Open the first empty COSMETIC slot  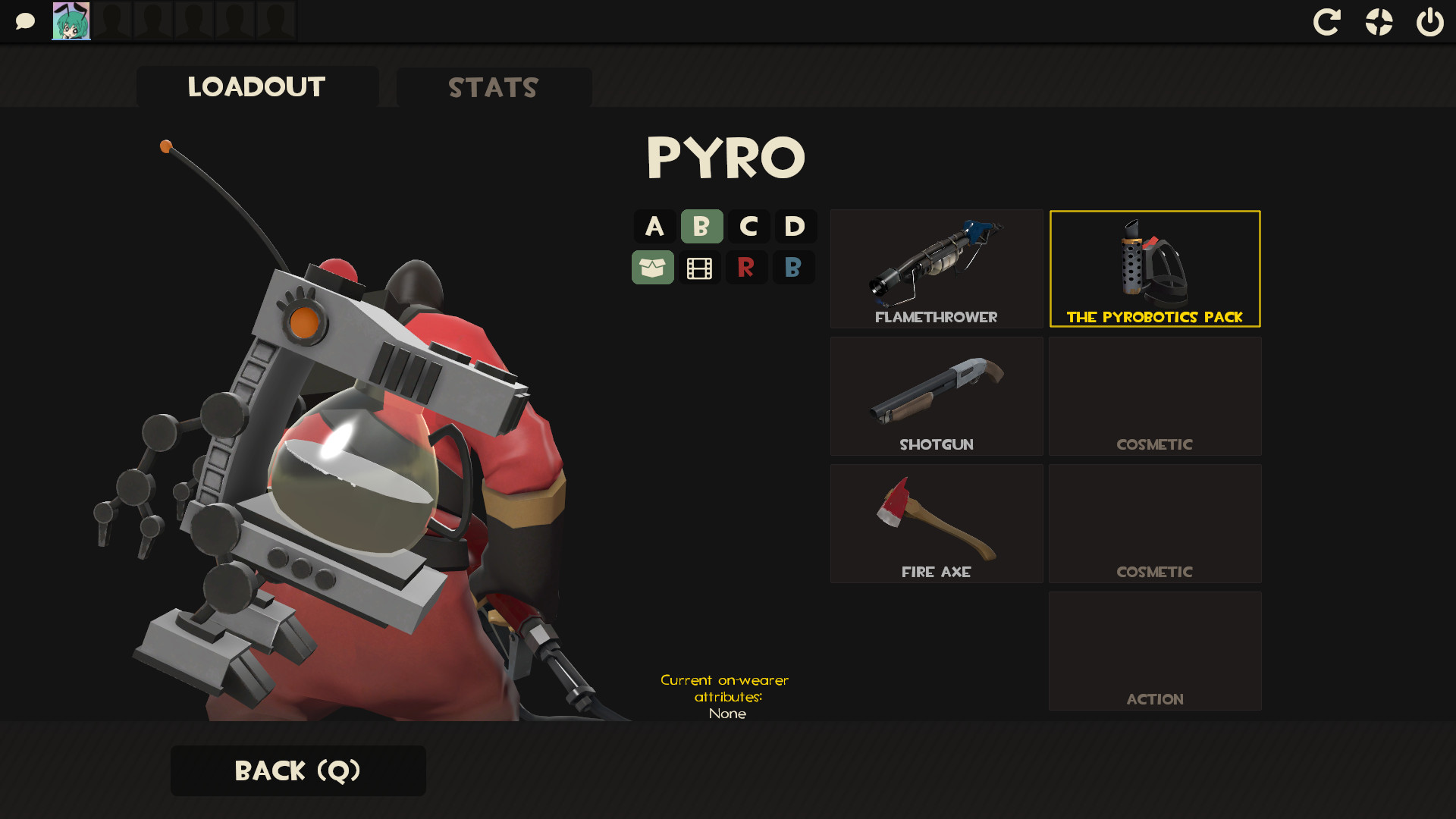[1154, 395]
